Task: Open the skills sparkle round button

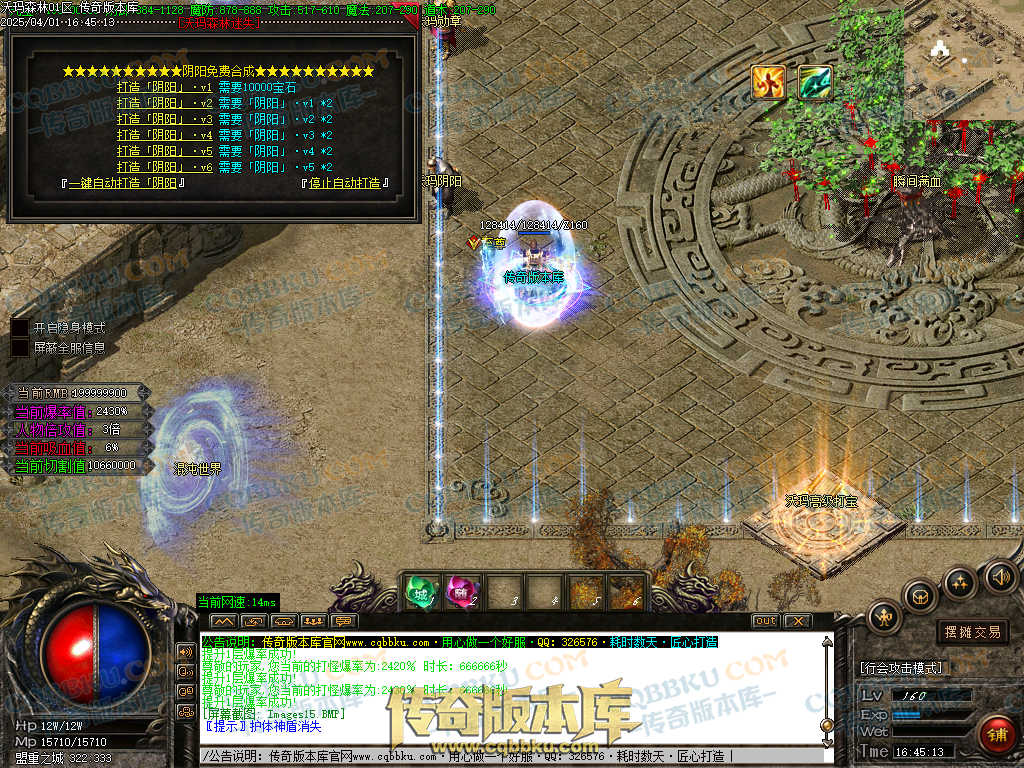Action: 960,583
